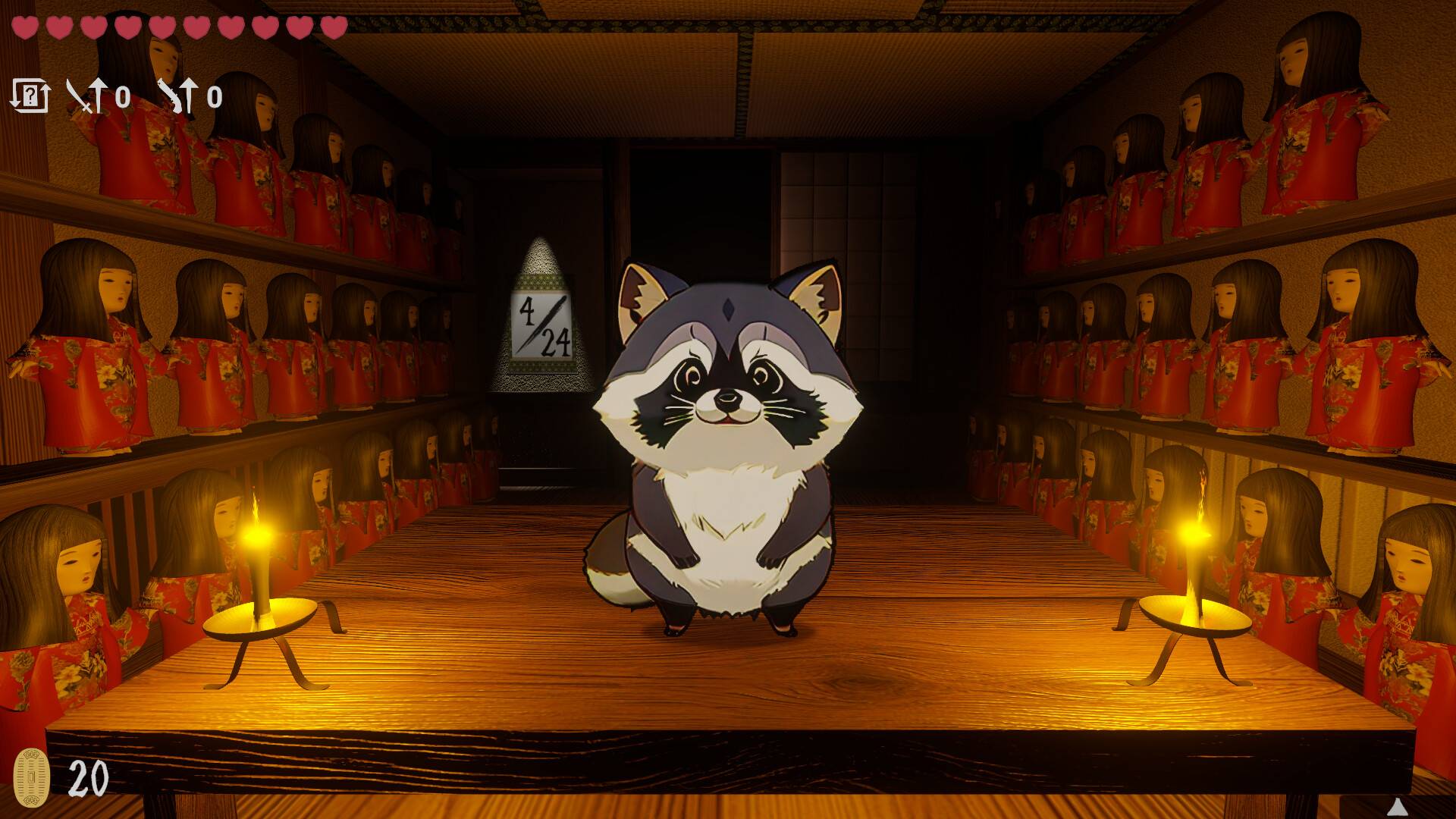This screenshot has width=1456, height=819.
Task: Click the upward arrow beside the sword counter
Action: point(98,96)
